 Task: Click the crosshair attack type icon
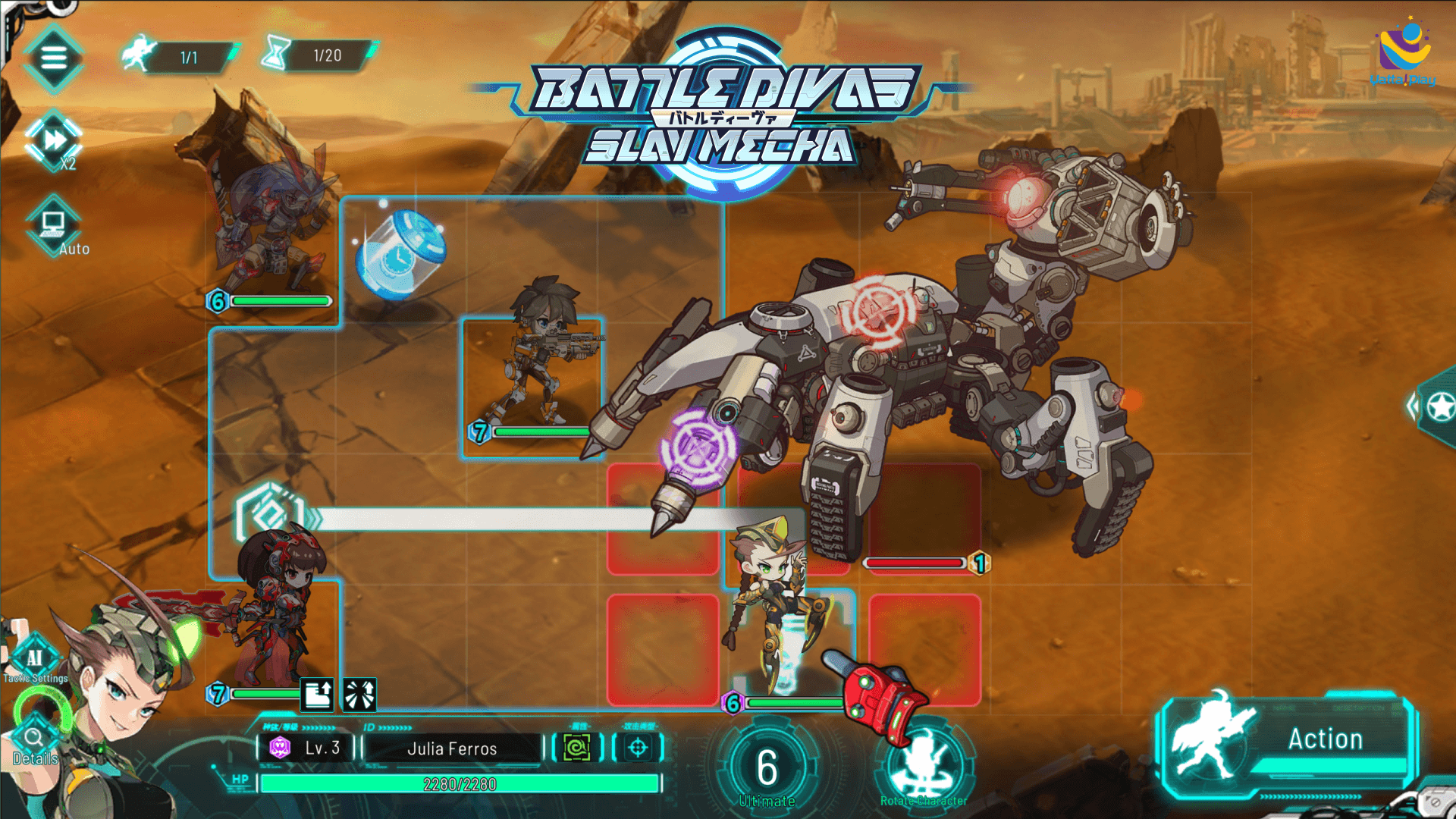click(x=638, y=748)
